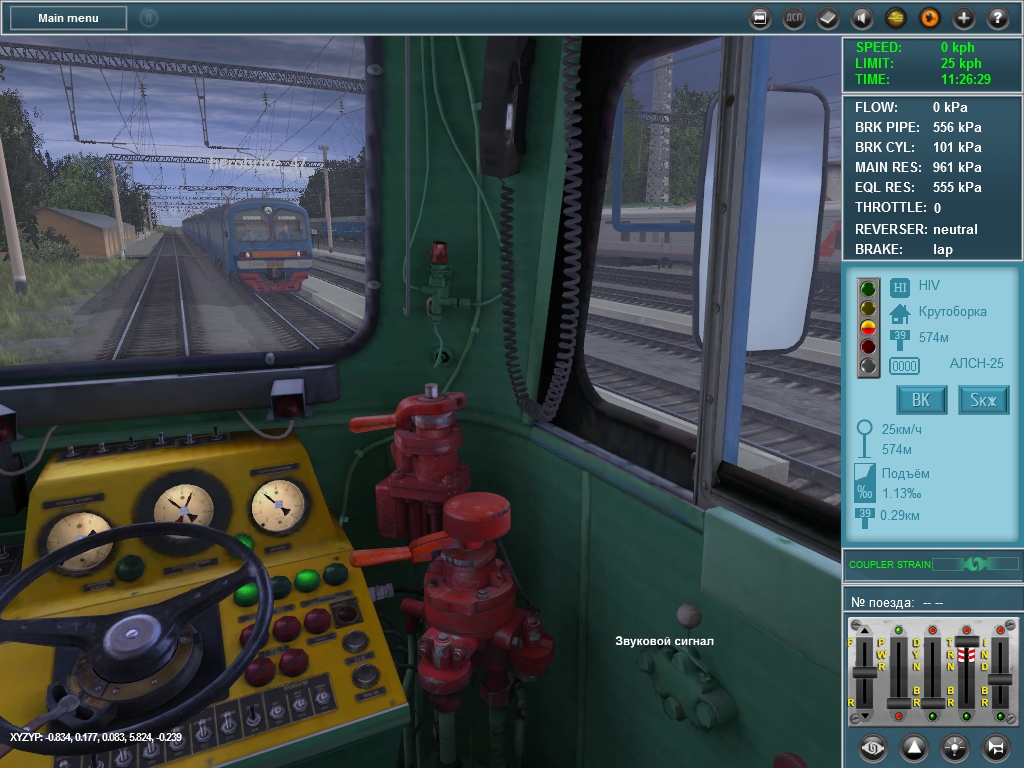Screen dimensions: 1024x768
Task: Click the yellow track junction icon
Action: (895, 17)
